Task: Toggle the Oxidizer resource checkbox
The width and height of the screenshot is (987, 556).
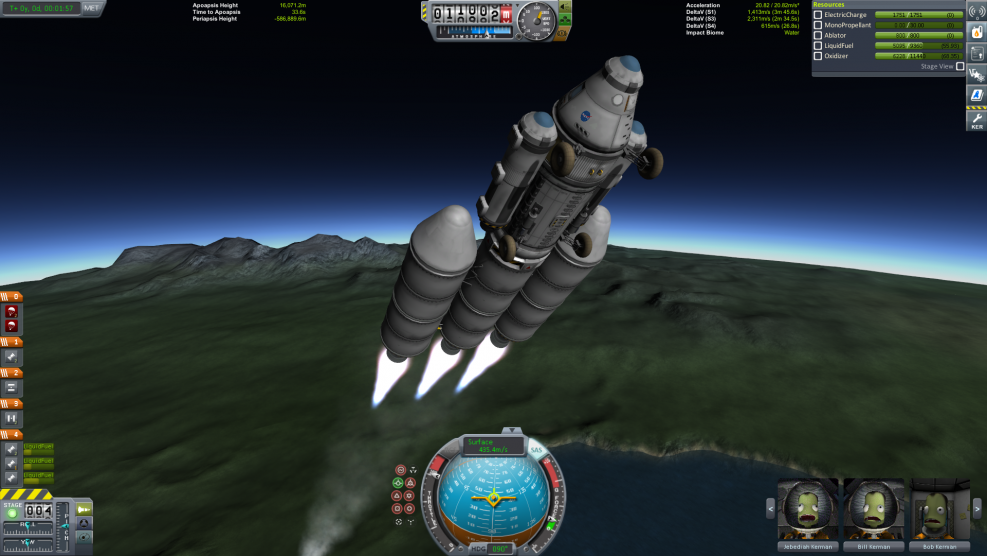Action: pyautogui.click(x=818, y=56)
